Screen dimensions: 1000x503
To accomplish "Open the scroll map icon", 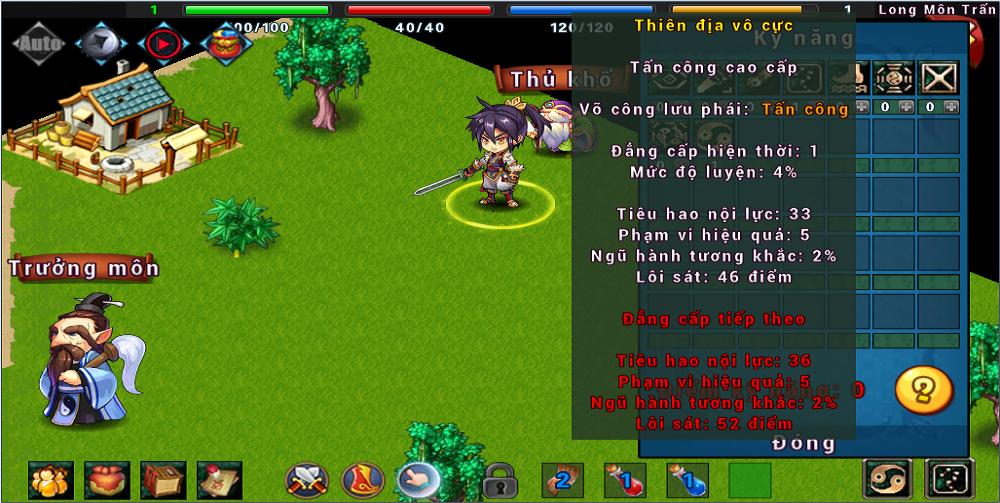I will click(x=218, y=480).
